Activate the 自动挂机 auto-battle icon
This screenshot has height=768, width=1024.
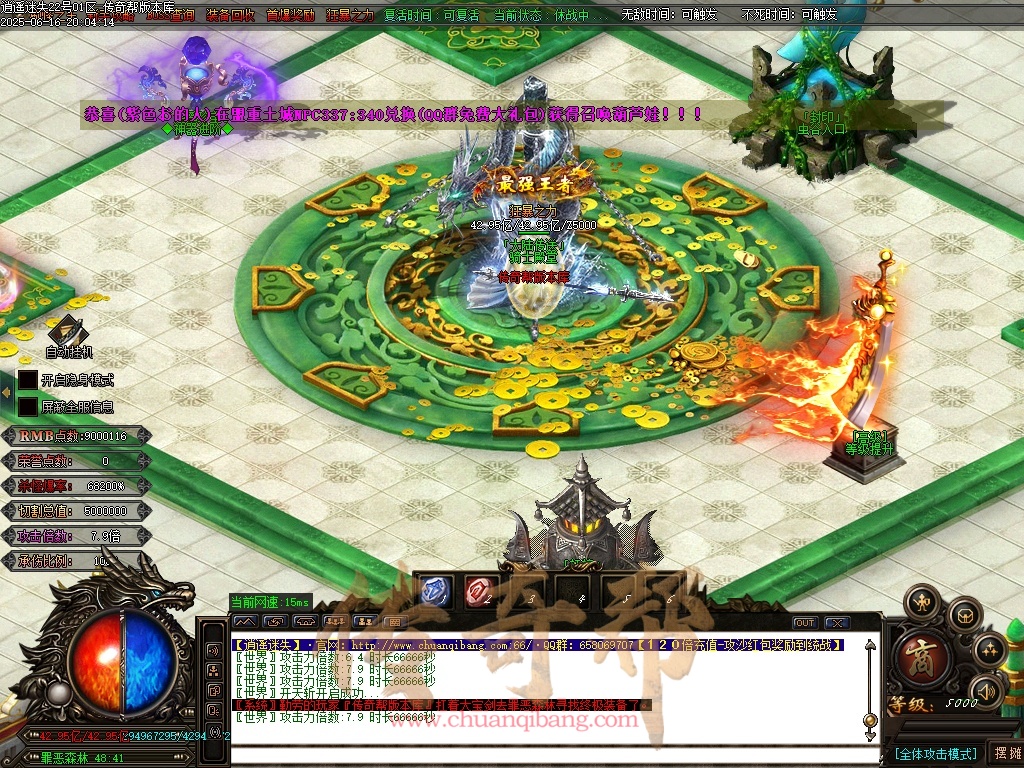tap(68, 333)
